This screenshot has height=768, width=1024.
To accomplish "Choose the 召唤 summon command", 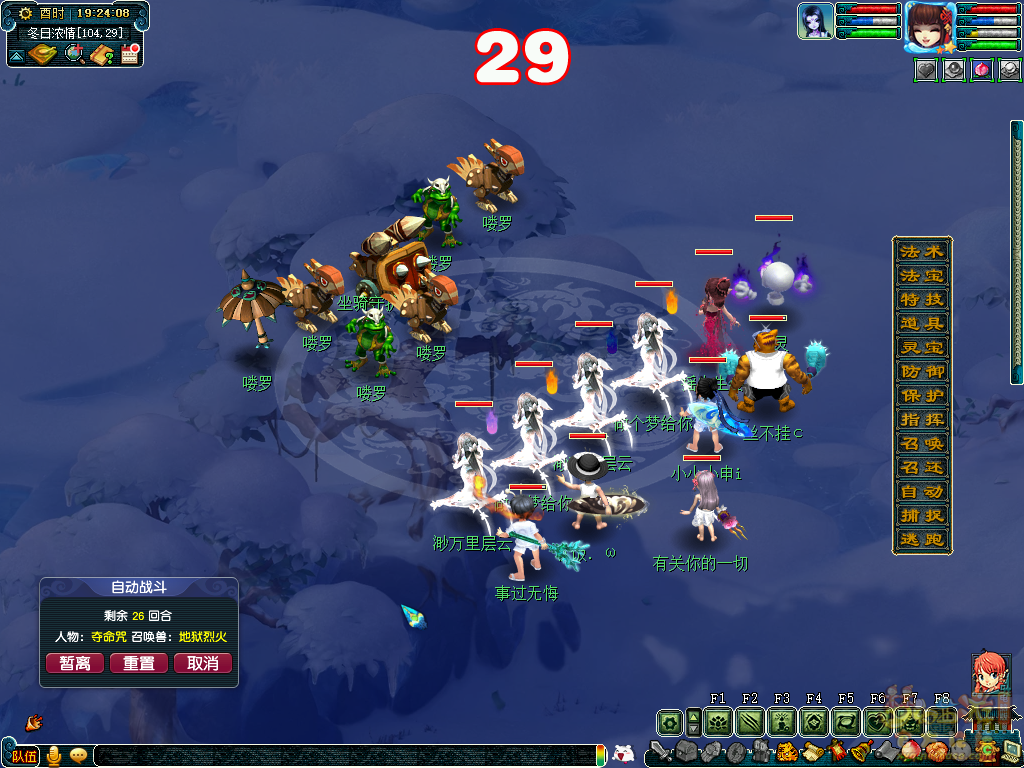I will 921,443.
